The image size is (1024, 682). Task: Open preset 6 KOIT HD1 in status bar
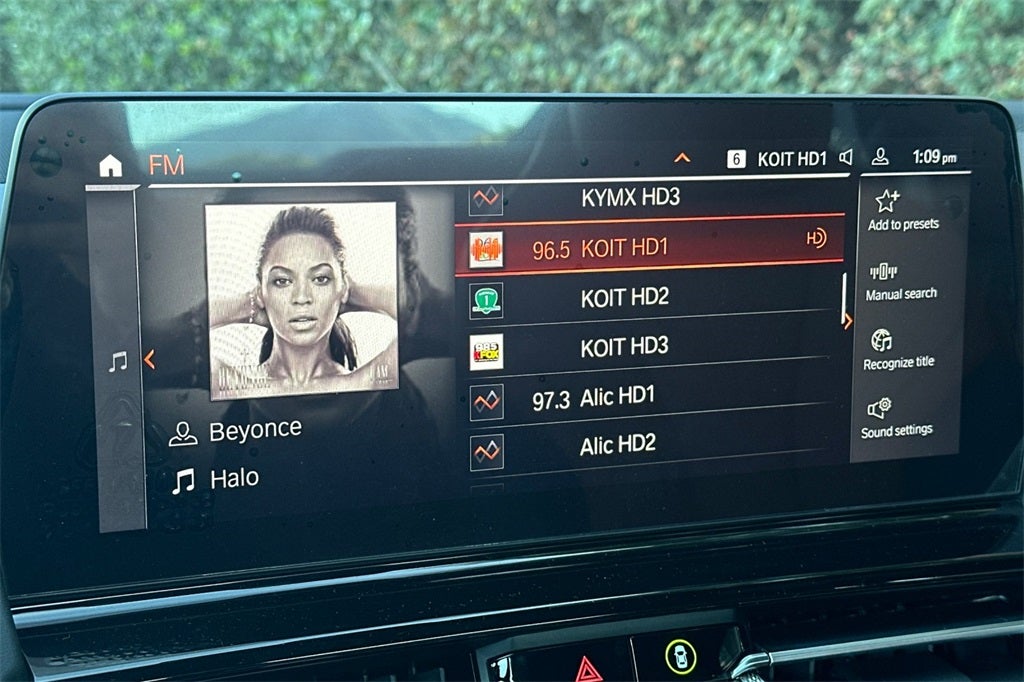pyautogui.click(x=776, y=158)
